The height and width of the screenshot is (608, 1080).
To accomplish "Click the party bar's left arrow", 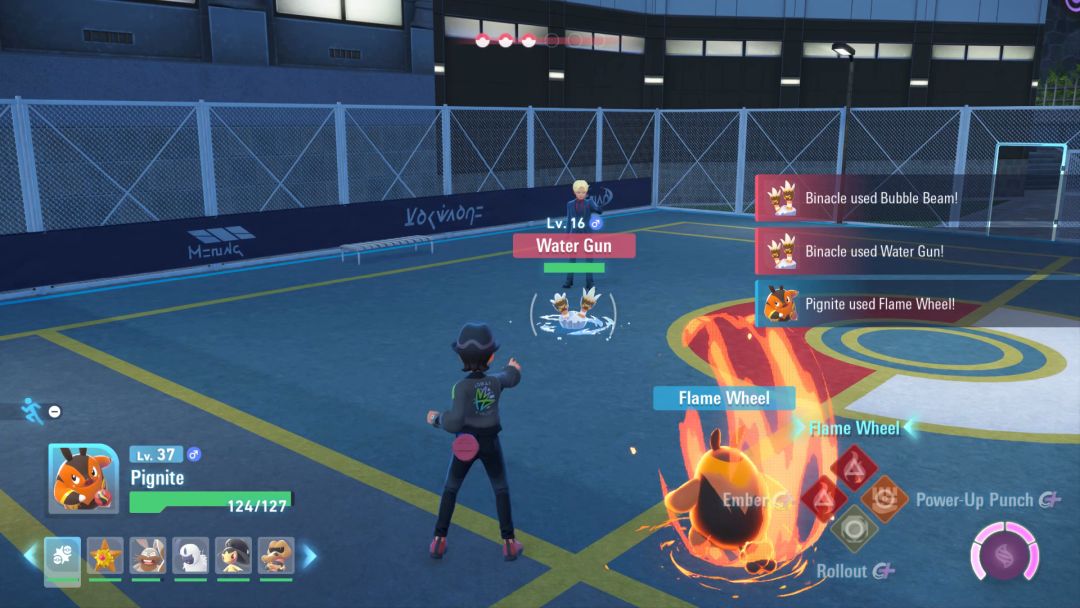I will tap(30, 556).
